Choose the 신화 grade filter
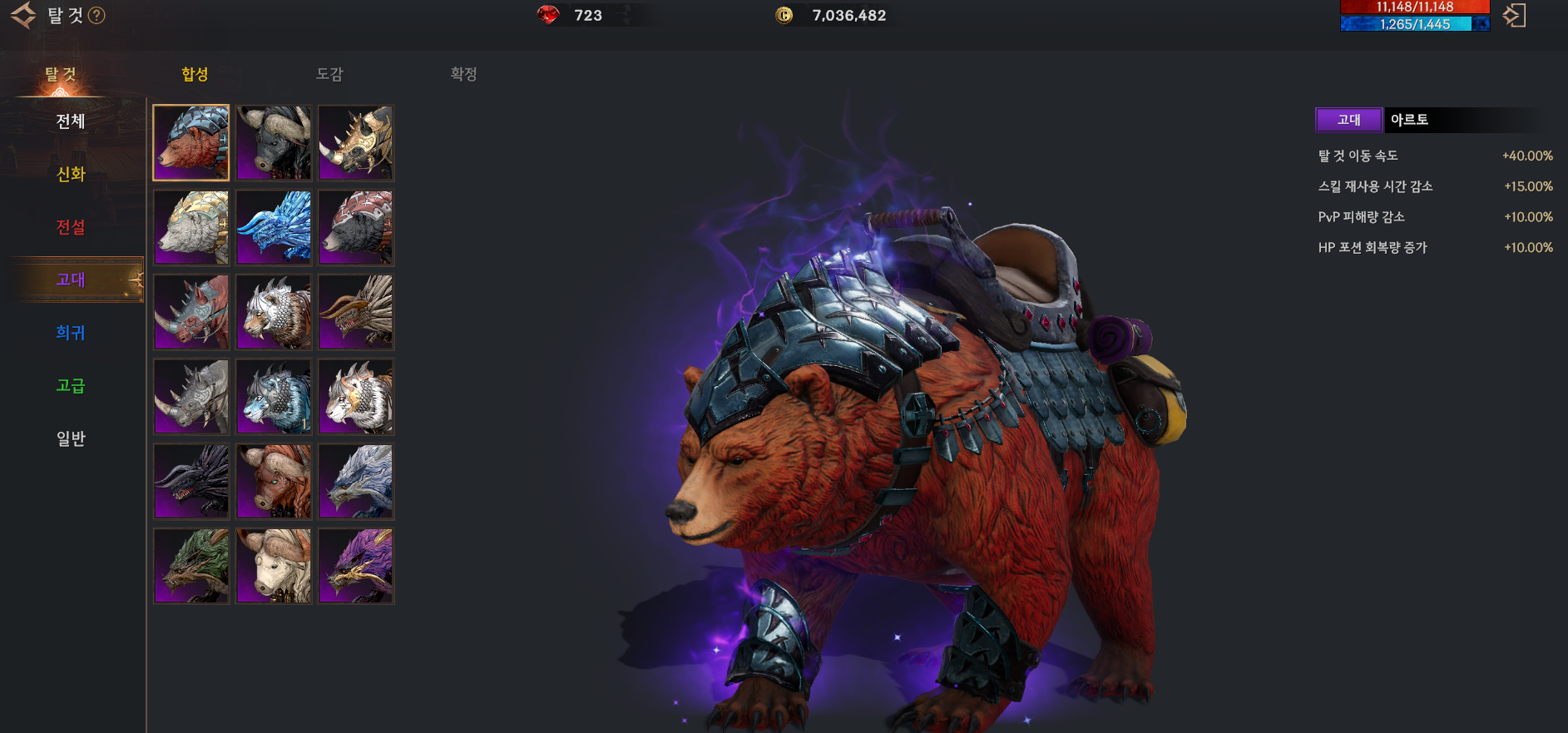This screenshot has width=1568, height=733. coord(71,174)
